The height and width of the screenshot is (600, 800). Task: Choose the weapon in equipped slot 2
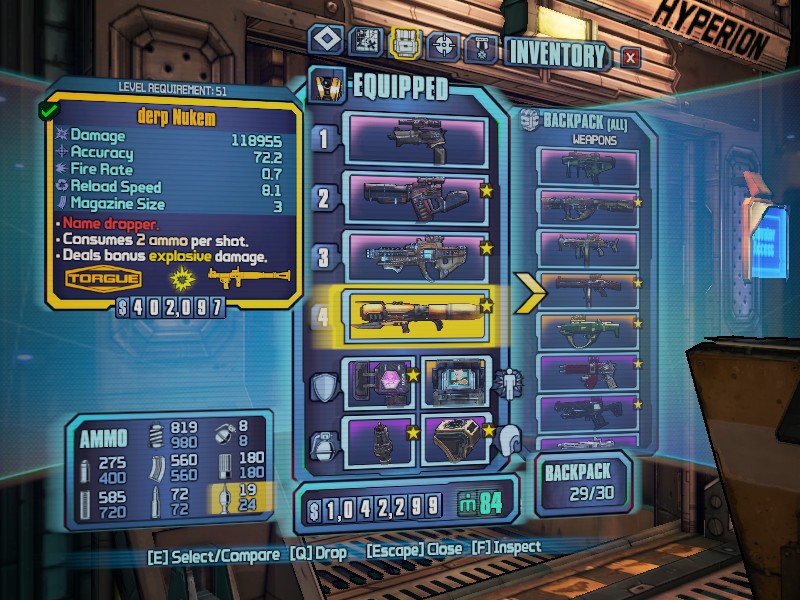416,195
